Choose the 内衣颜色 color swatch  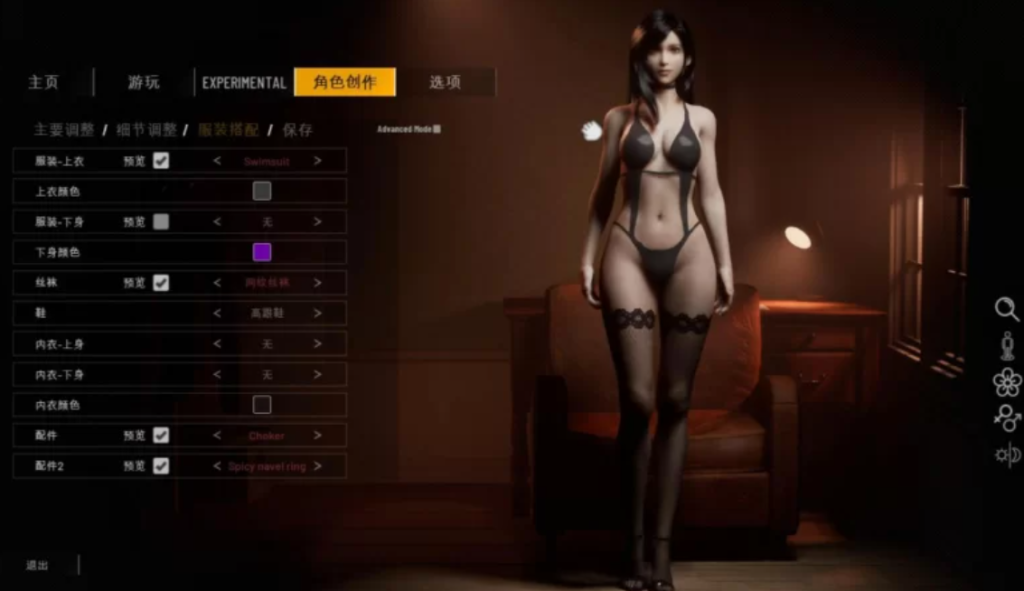coord(262,405)
